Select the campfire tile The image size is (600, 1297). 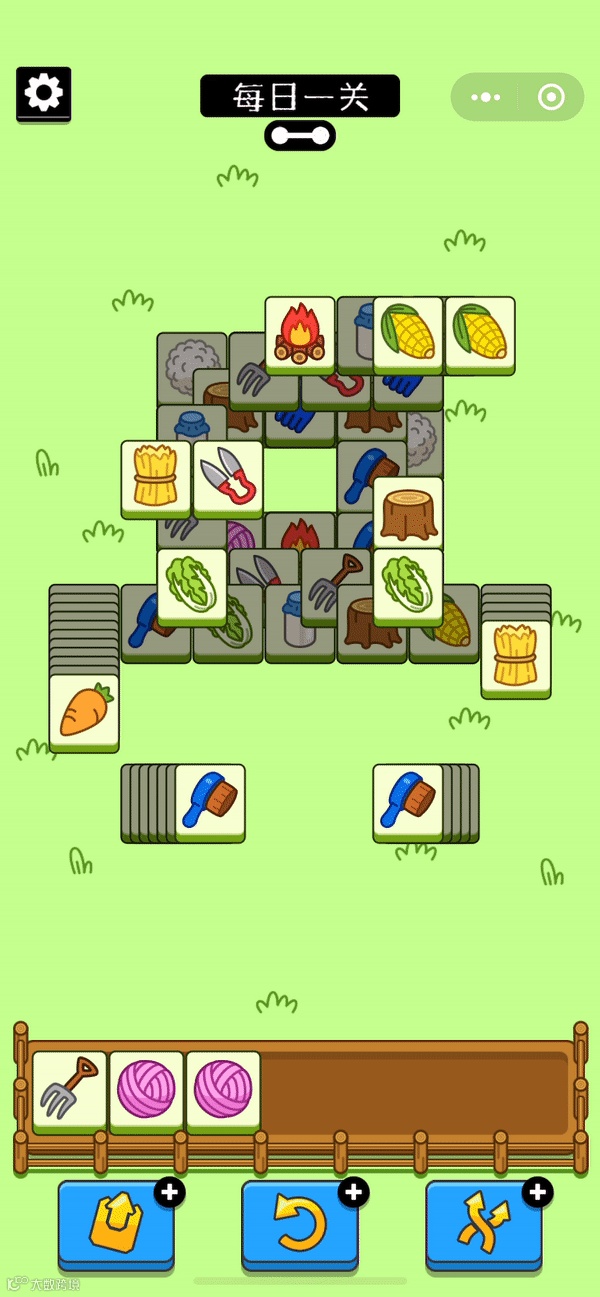point(300,334)
